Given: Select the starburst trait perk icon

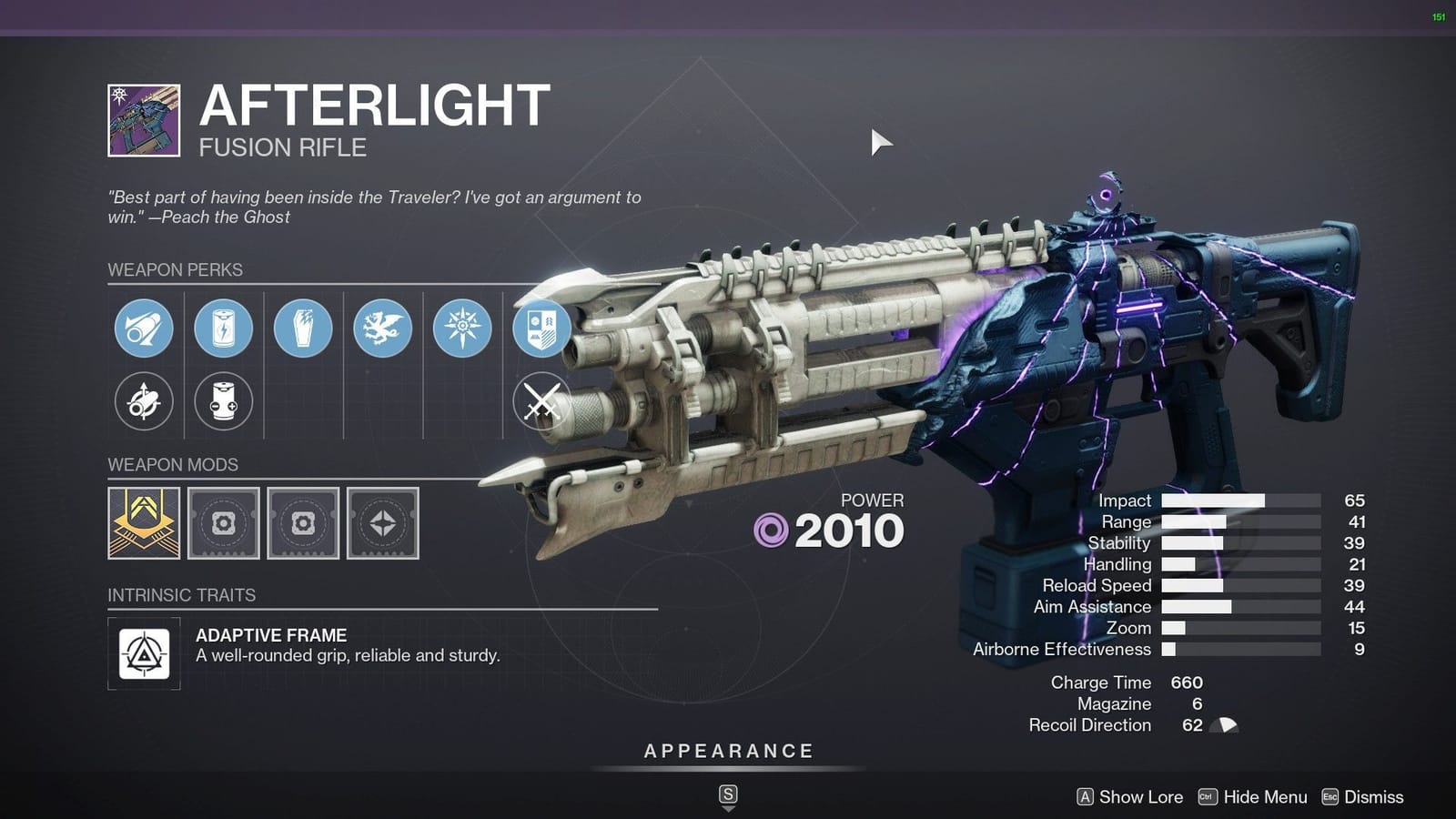Looking at the screenshot, I should [x=461, y=329].
